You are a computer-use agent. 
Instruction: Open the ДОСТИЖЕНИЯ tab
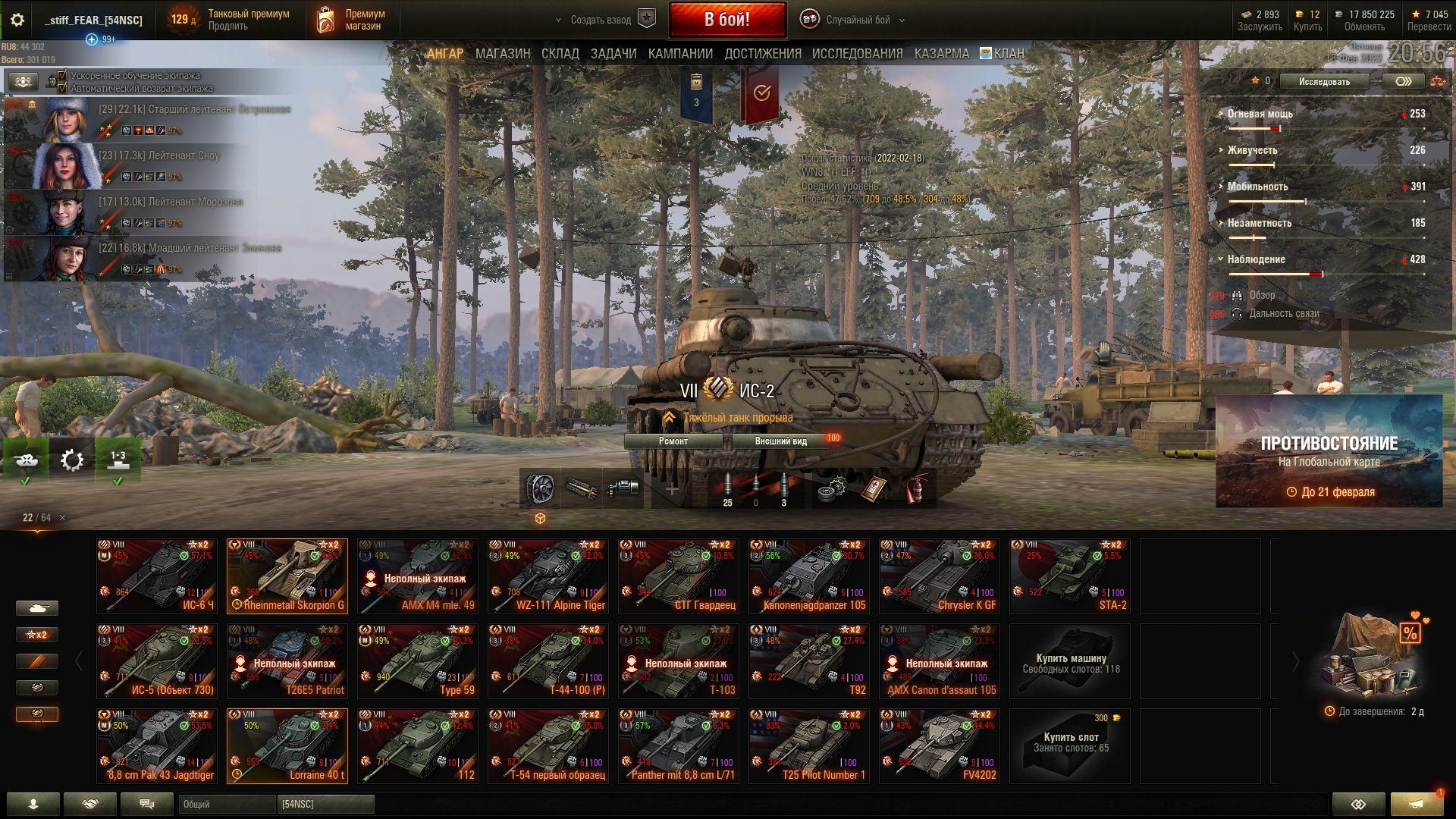pos(762,54)
